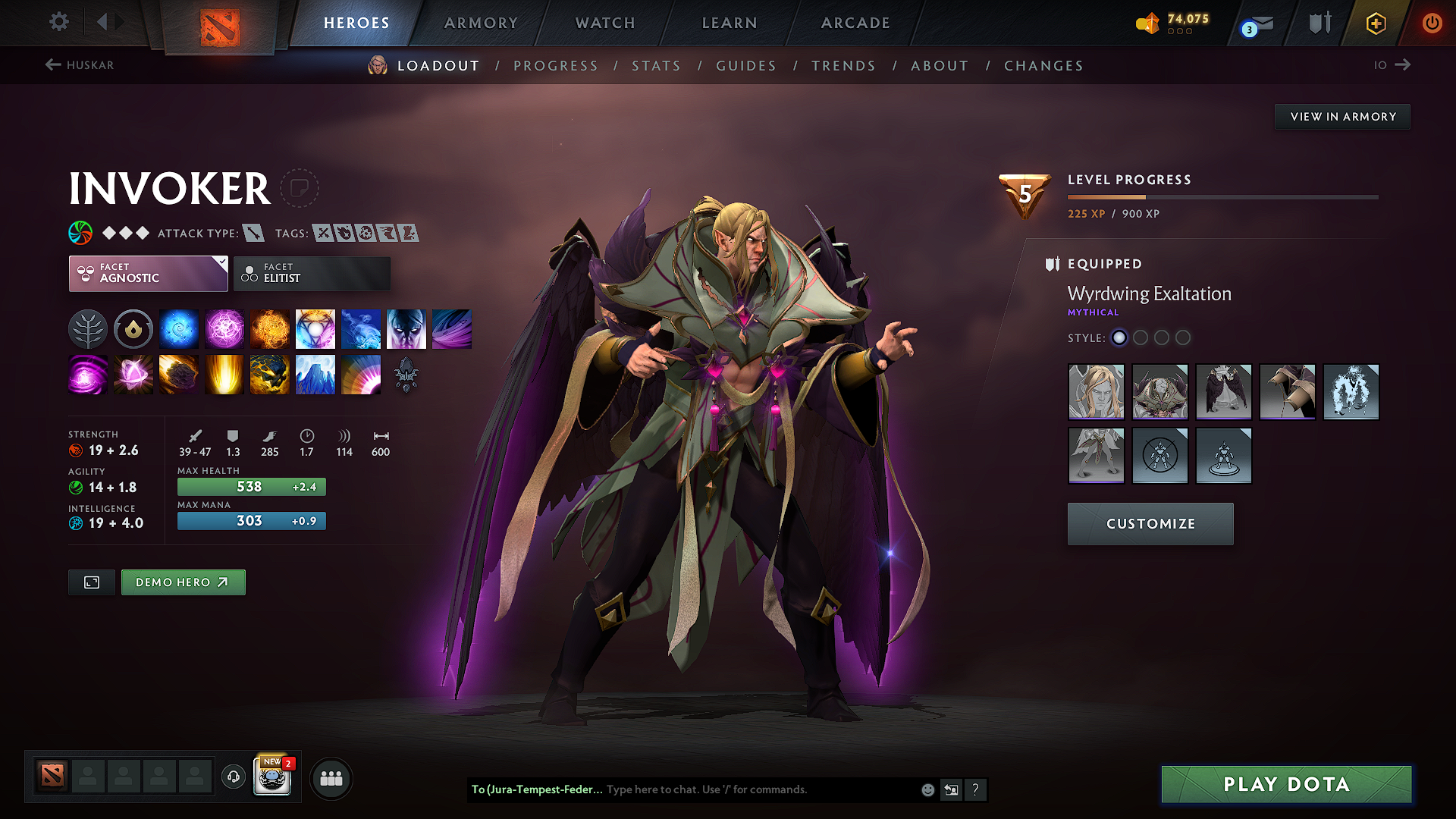The width and height of the screenshot is (1456, 819).
Task: Switch Invoker to the Elitist facet
Action: tap(312, 273)
